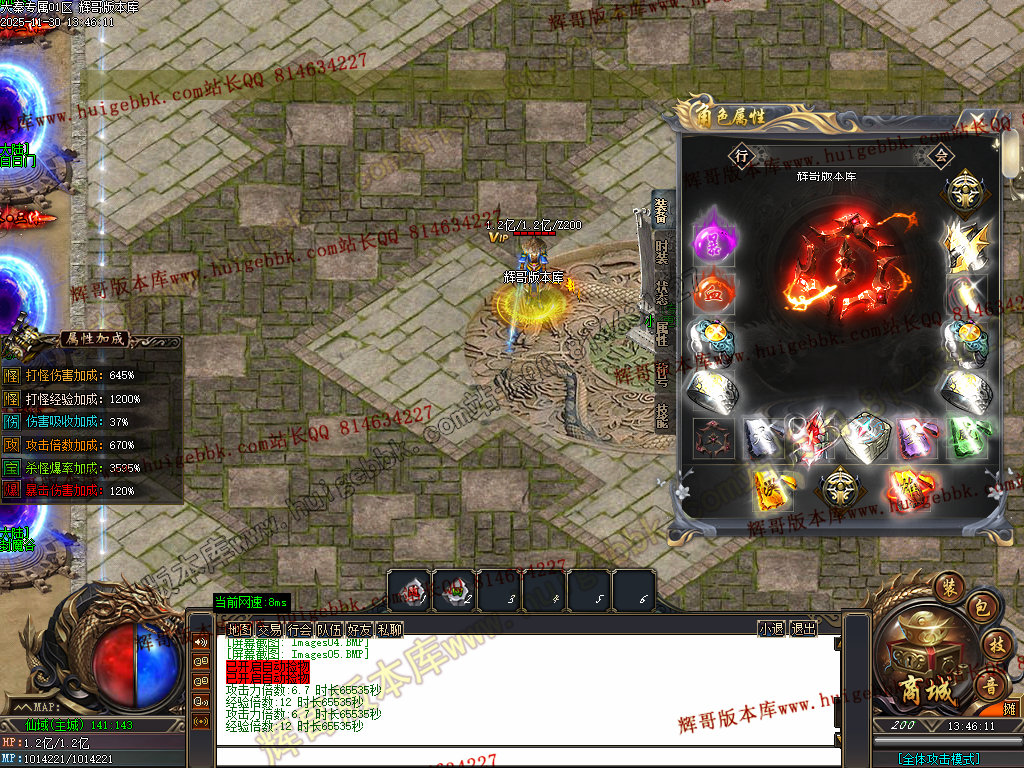
Task: Open the 地图 map button above chat
Action: 239,629
